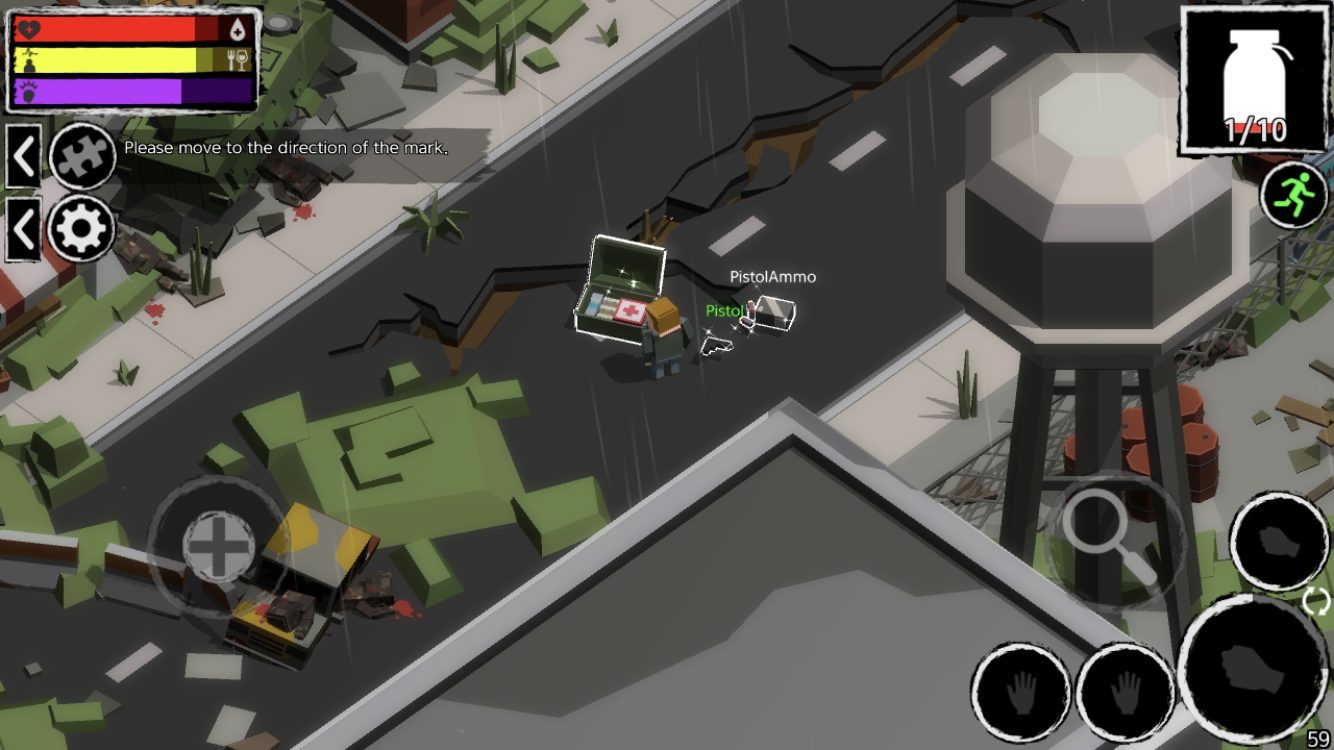Collapse the arrow beside the puzzle icon
Viewport: 1334px width, 750px height.
(x=23, y=157)
